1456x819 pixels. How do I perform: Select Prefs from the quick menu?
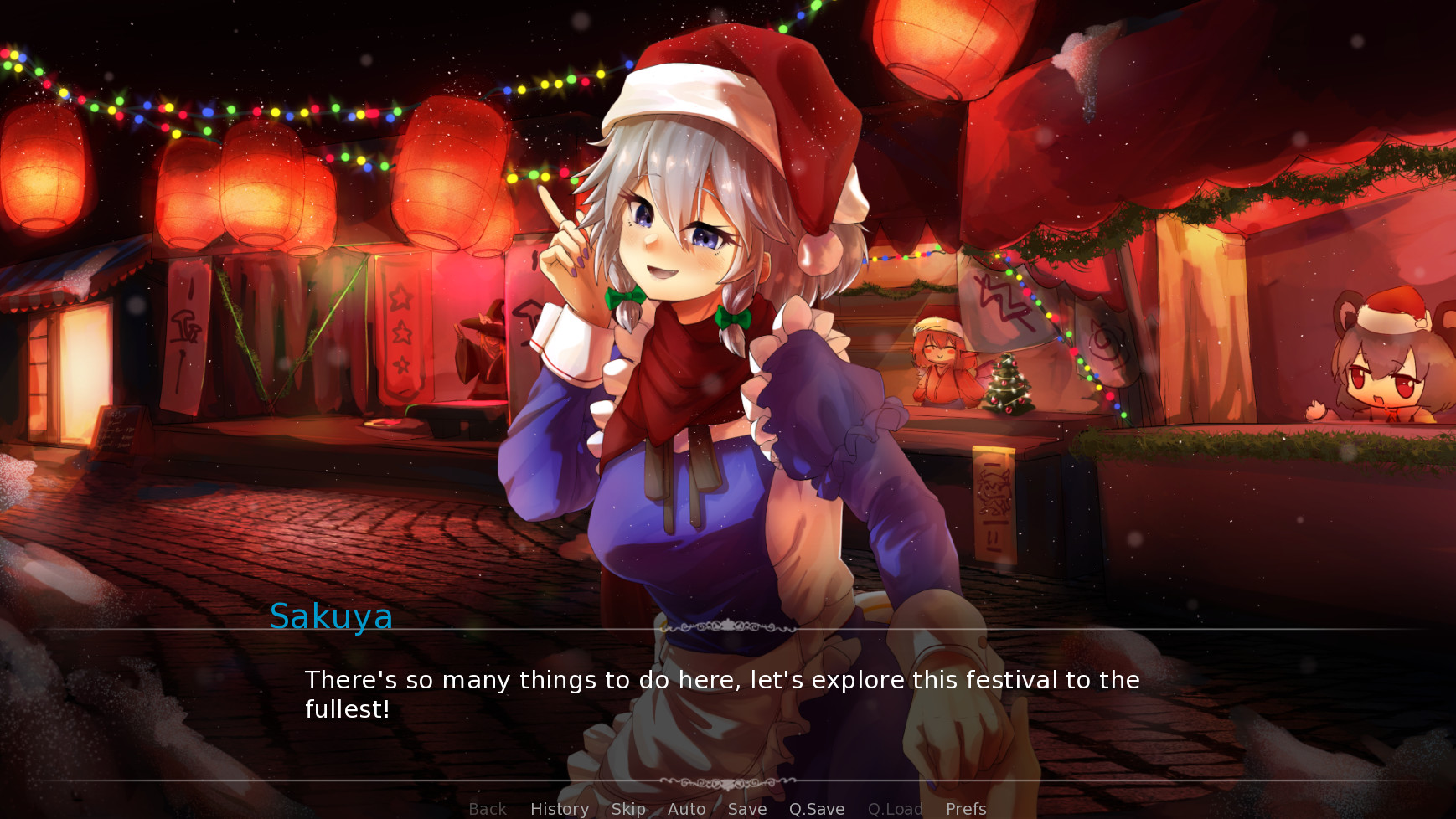coord(964,807)
